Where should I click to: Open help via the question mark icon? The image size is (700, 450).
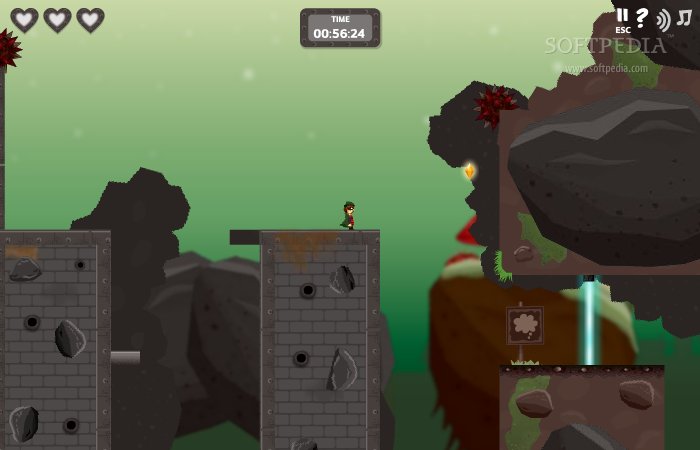(642, 18)
